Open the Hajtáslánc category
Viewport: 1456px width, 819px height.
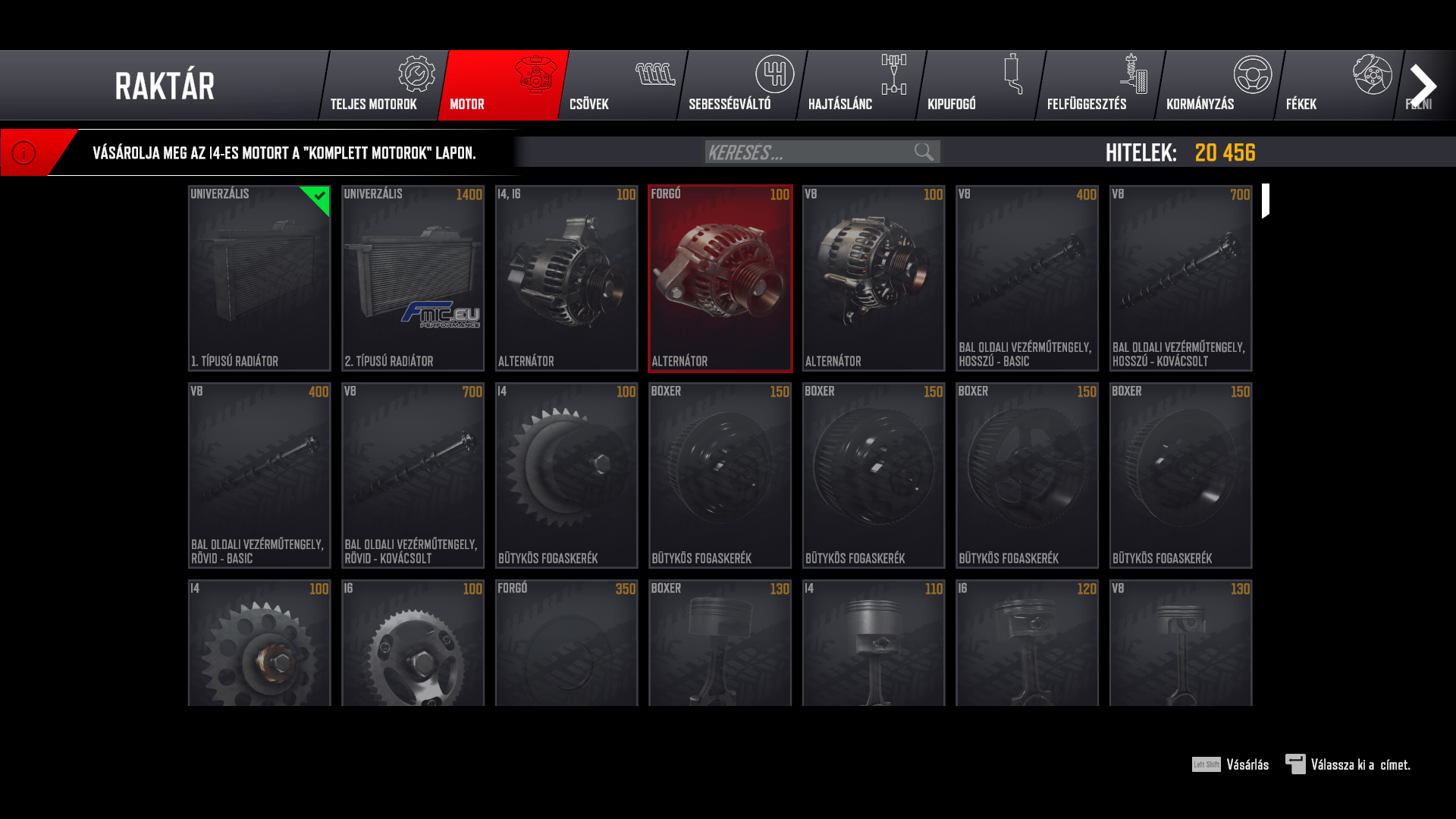pyautogui.click(x=861, y=86)
